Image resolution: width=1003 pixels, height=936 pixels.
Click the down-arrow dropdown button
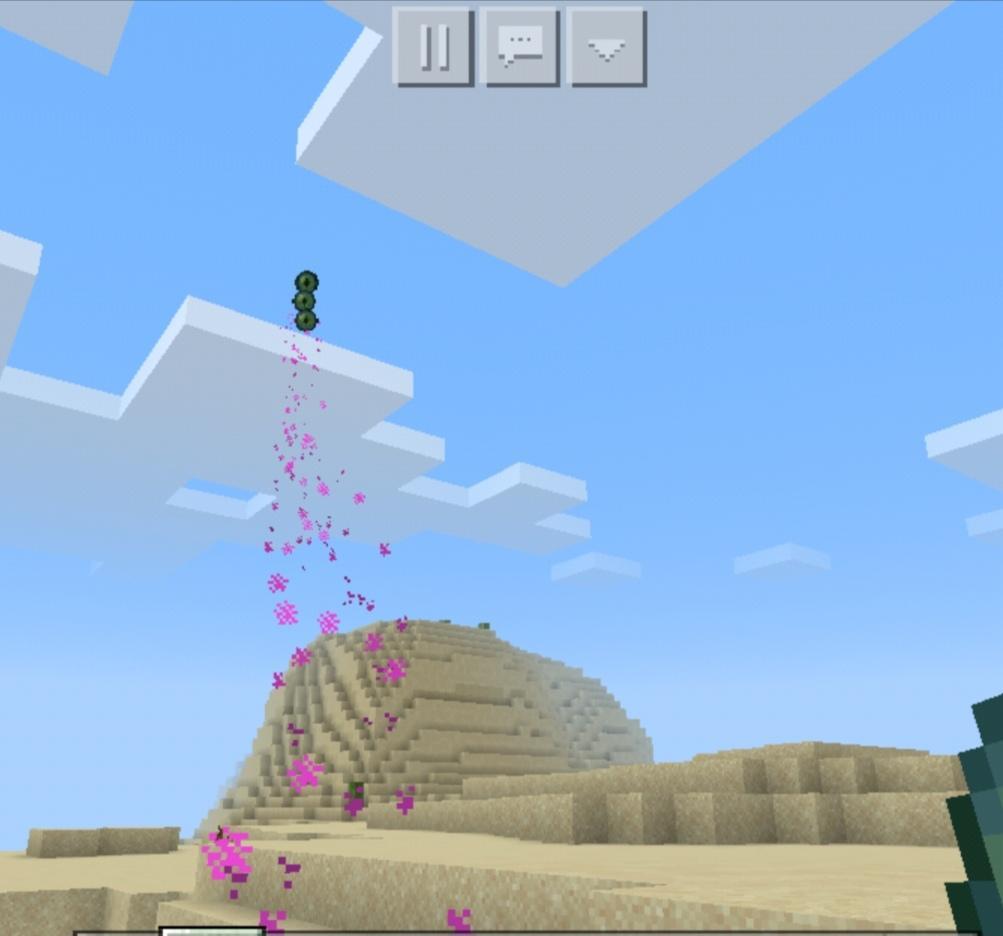tap(606, 47)
